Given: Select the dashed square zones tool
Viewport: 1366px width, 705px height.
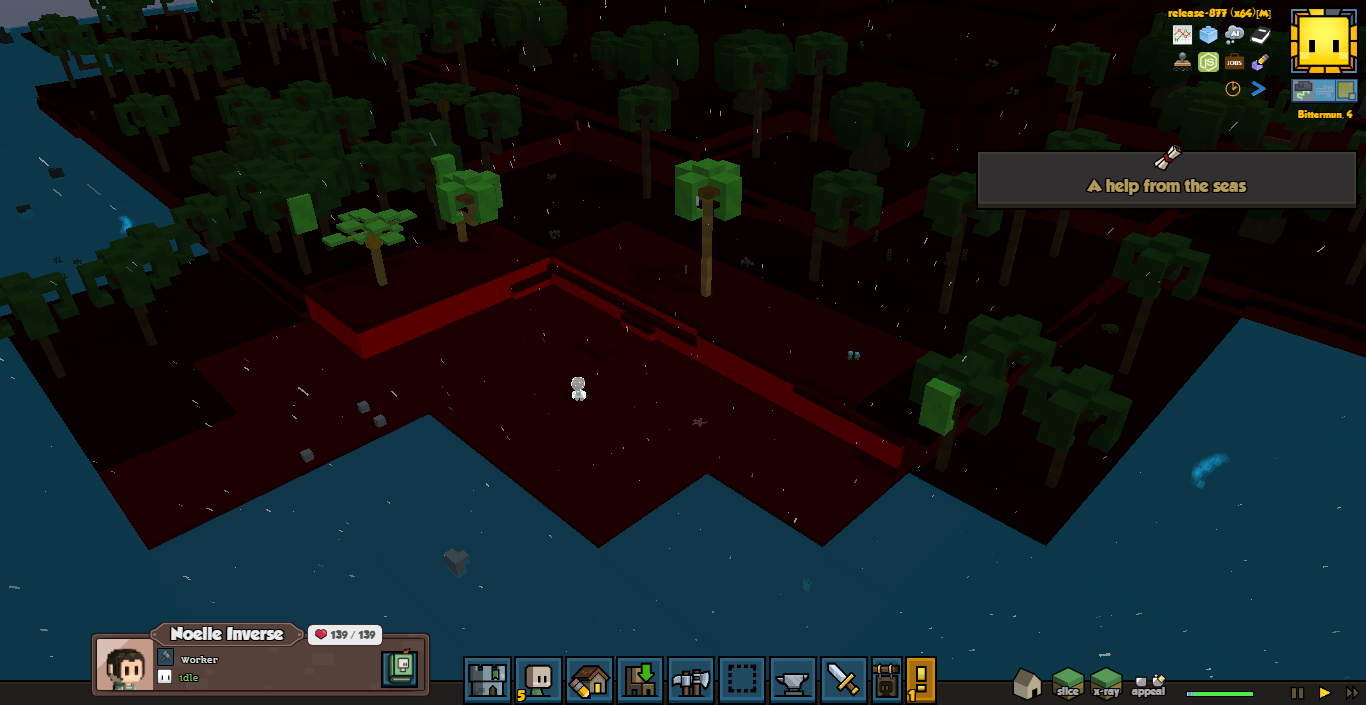Looking at the screenshot, I should pos(741,681).
